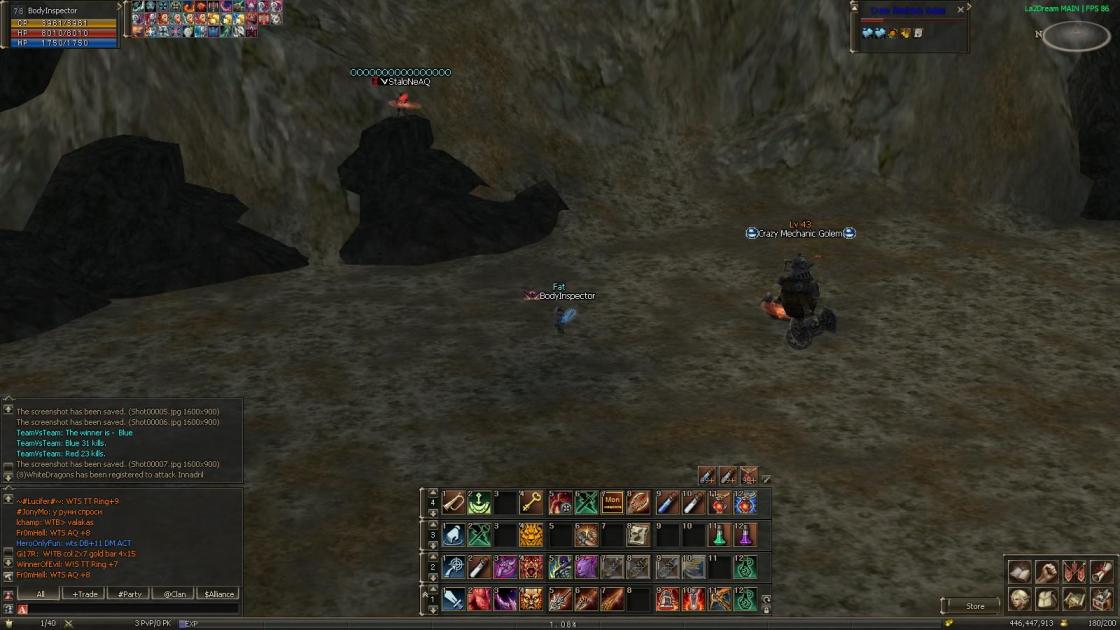Close the target window with the X
This screenshot has width=1120, height=630.
pyautogui.click(x=961, y=10)
